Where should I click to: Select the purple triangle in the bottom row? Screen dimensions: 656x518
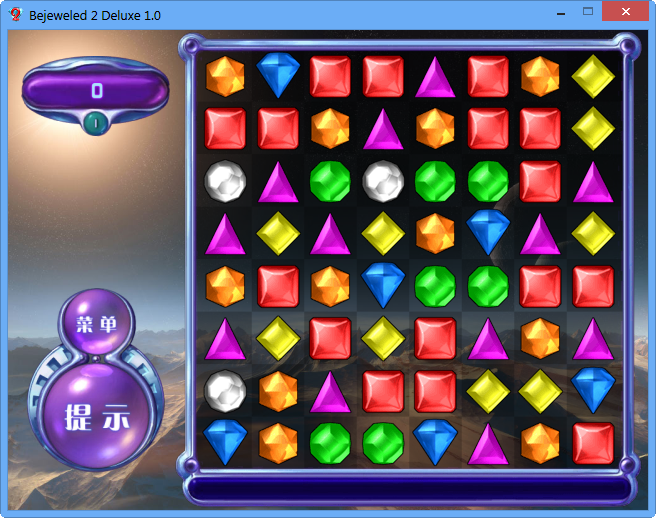pyautogui.click(x=488, y=442)
